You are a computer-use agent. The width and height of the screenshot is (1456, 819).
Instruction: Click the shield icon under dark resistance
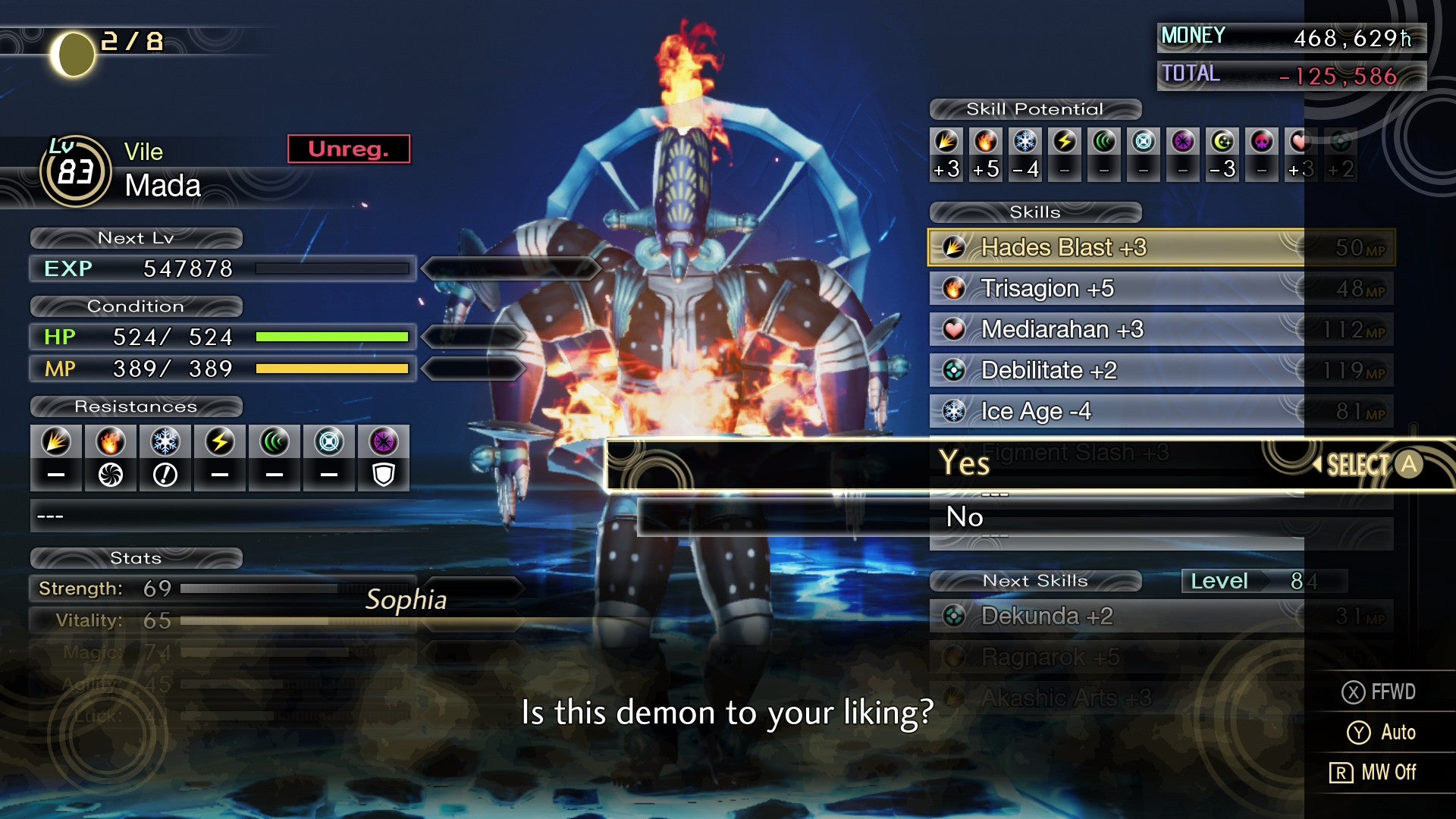pyautogui.click(x=384, y=474)
